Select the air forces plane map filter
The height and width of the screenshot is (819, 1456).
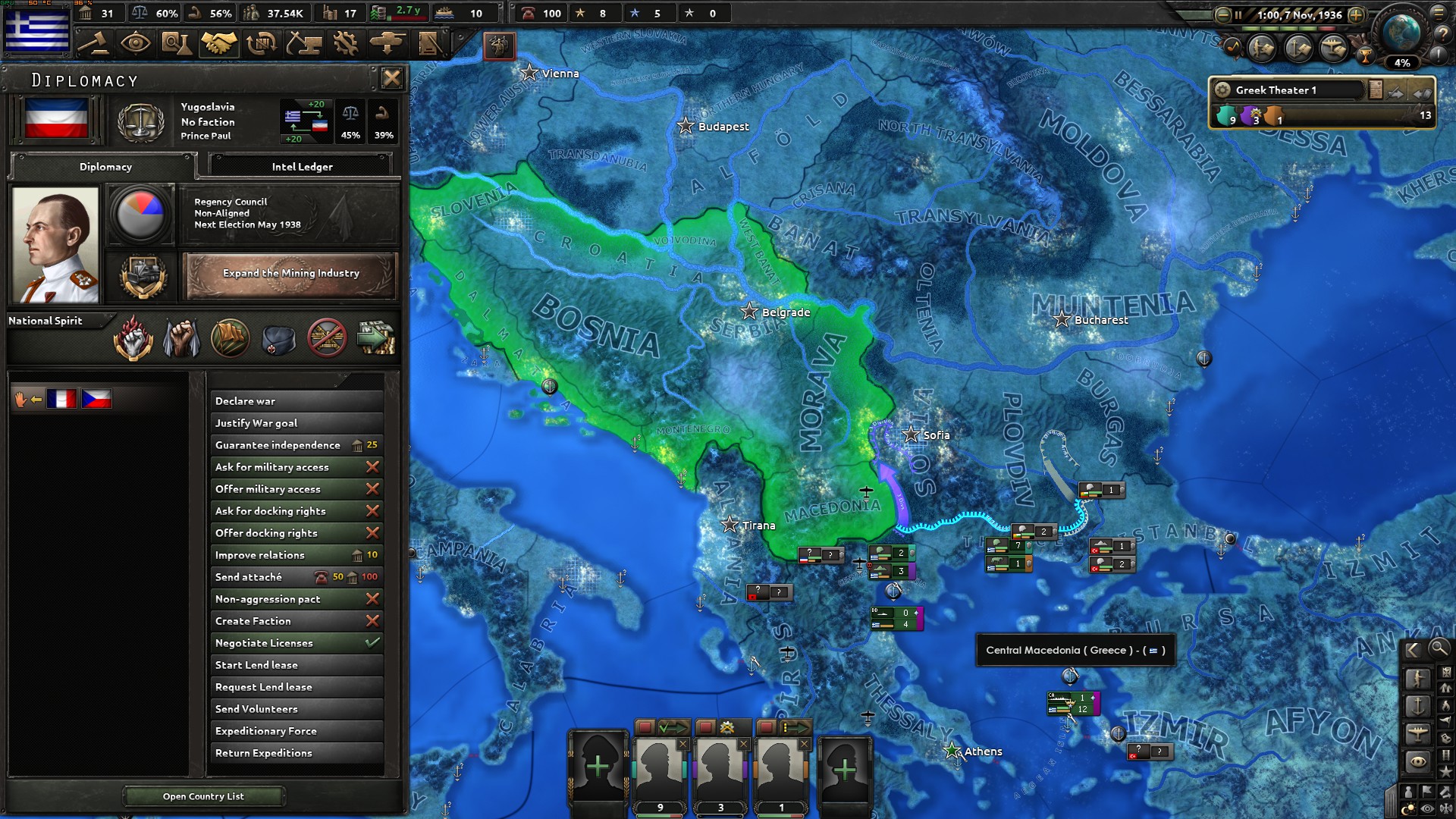[1419, 733]
